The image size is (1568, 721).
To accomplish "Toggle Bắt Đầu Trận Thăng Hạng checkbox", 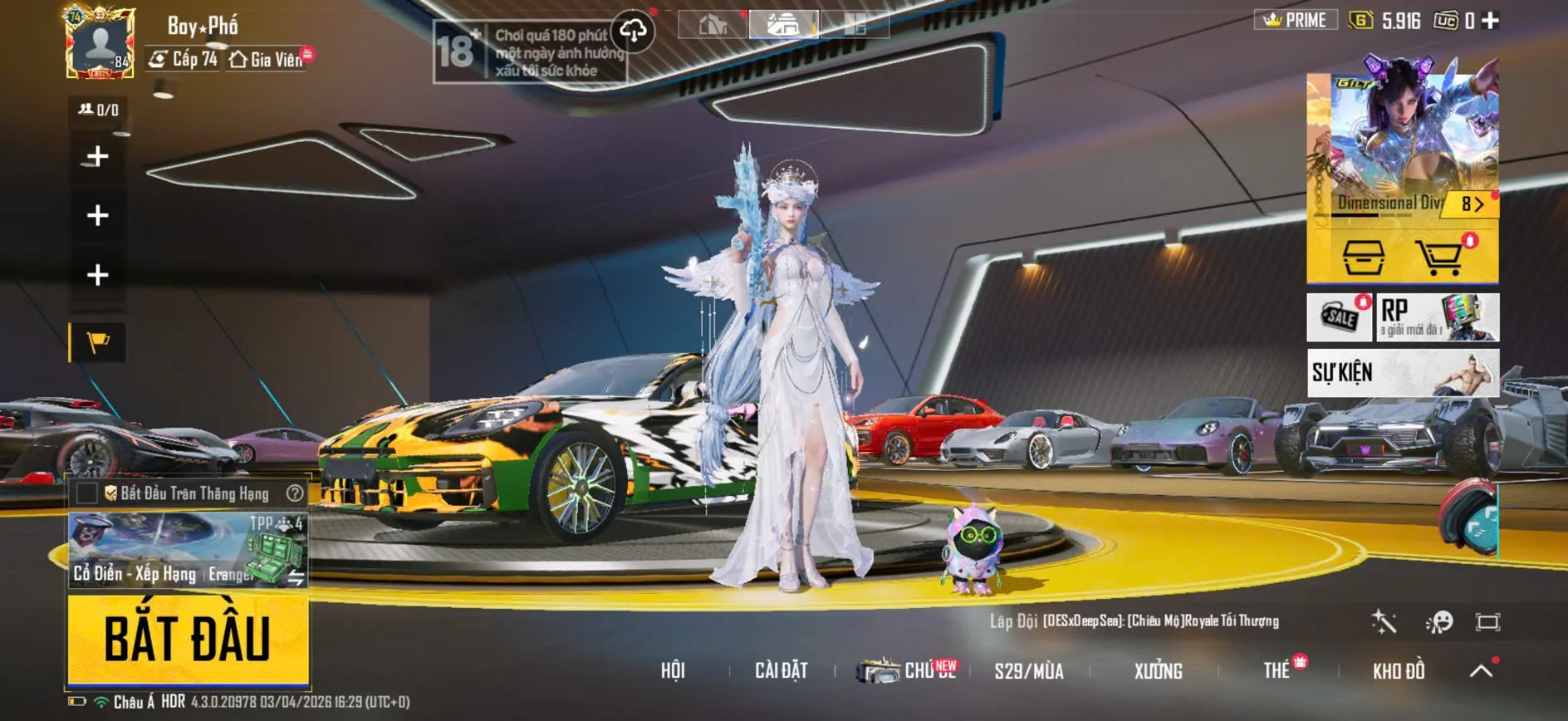I will point(87,493).
